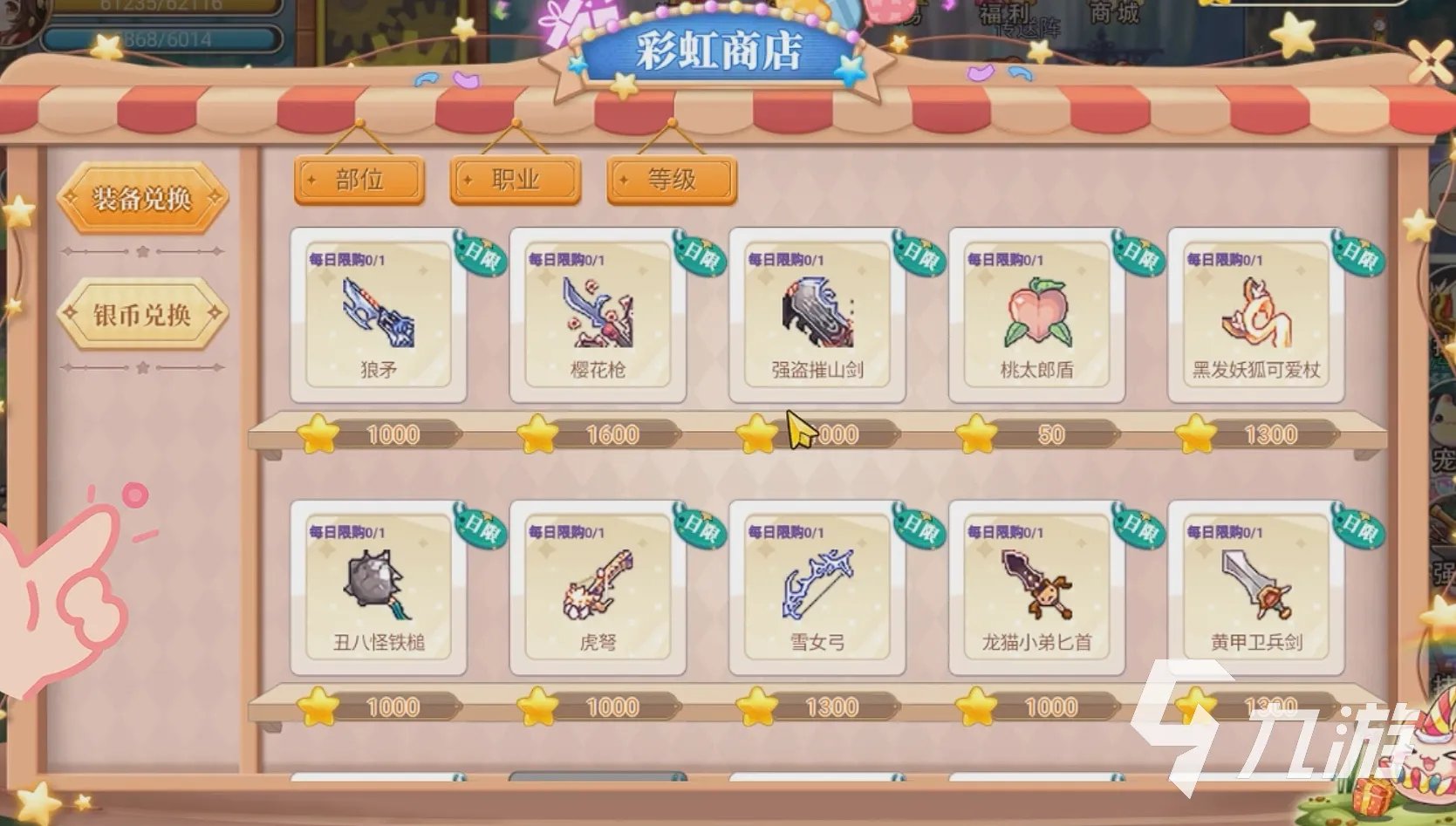
Task: Click the 日限 badge on 狼矛
Action: 478,256
